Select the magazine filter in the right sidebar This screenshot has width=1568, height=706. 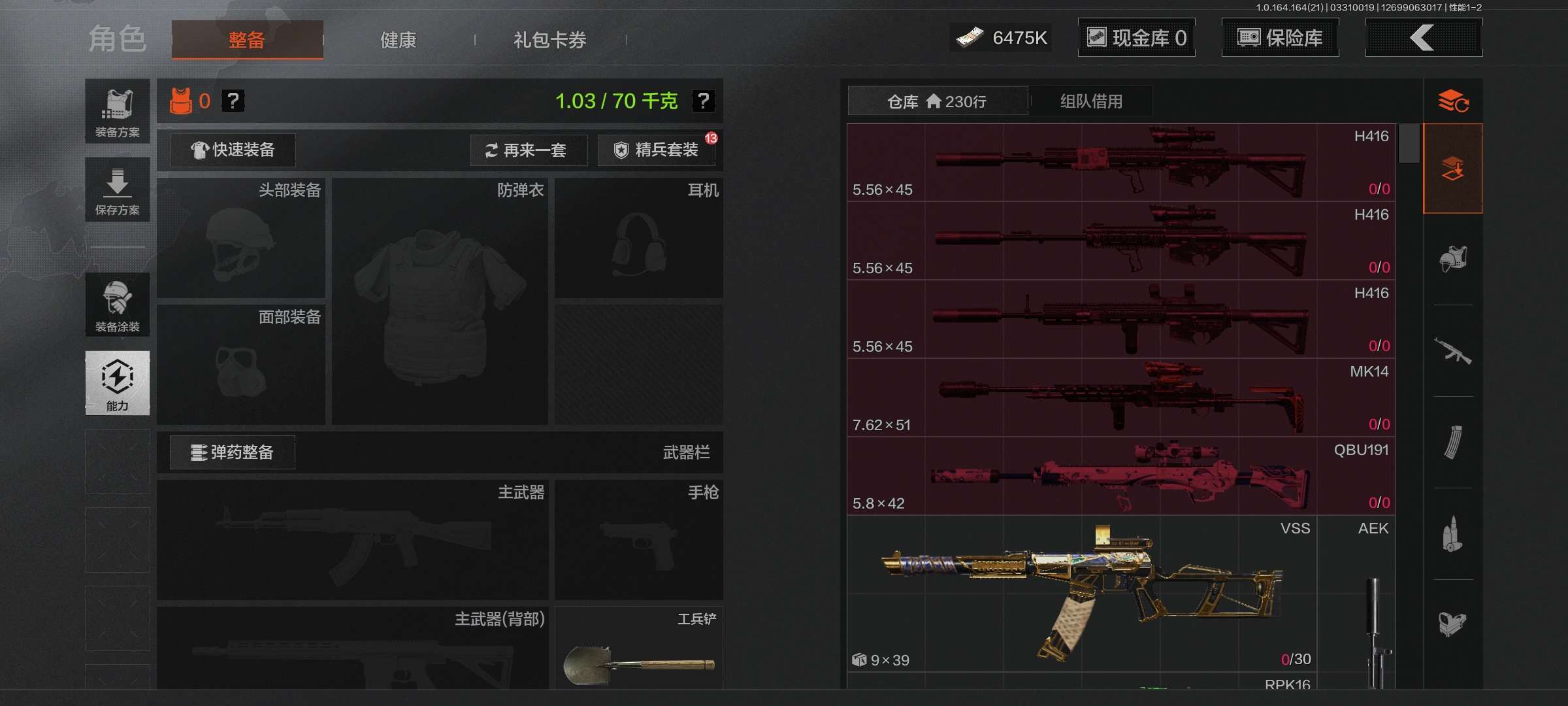1454,443
